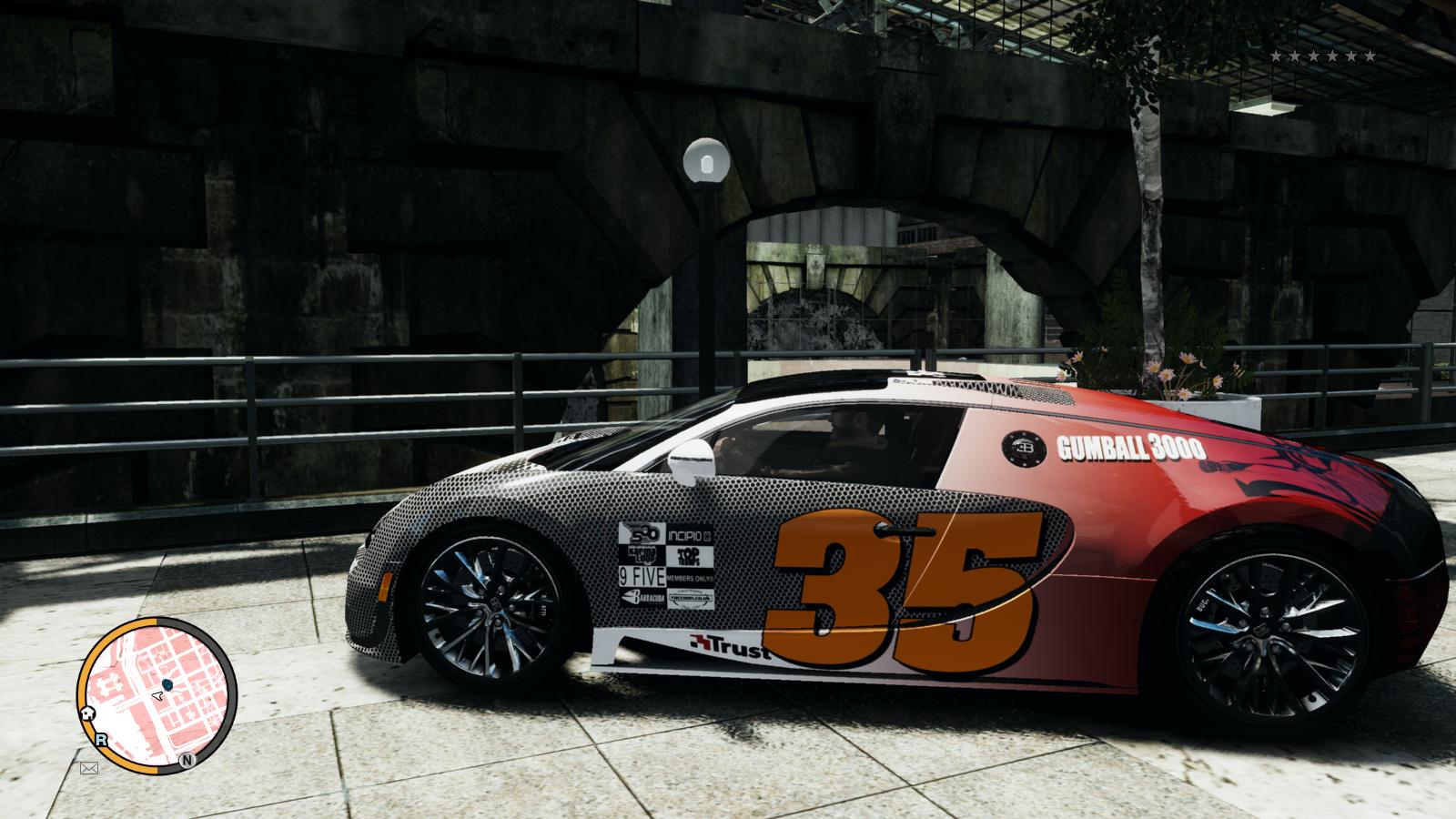Click the north N compass marker
1456x819 pixels.
point(187,760)
